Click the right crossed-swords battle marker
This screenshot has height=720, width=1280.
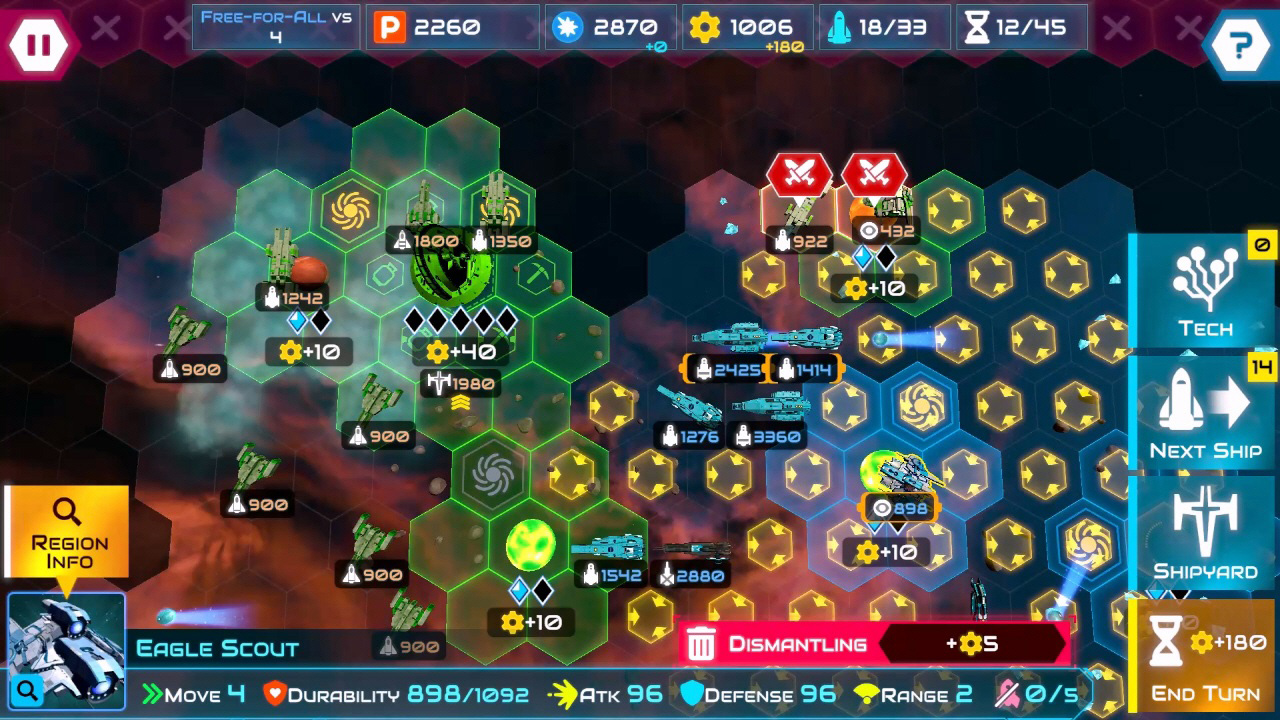[874, 173]
